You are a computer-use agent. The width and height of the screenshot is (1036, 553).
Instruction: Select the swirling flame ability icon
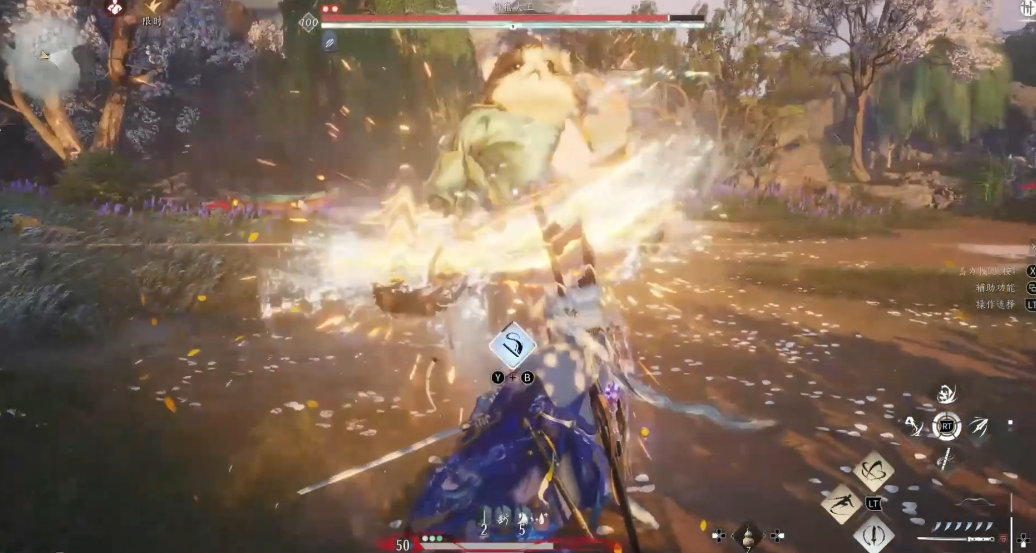[946, 394]
